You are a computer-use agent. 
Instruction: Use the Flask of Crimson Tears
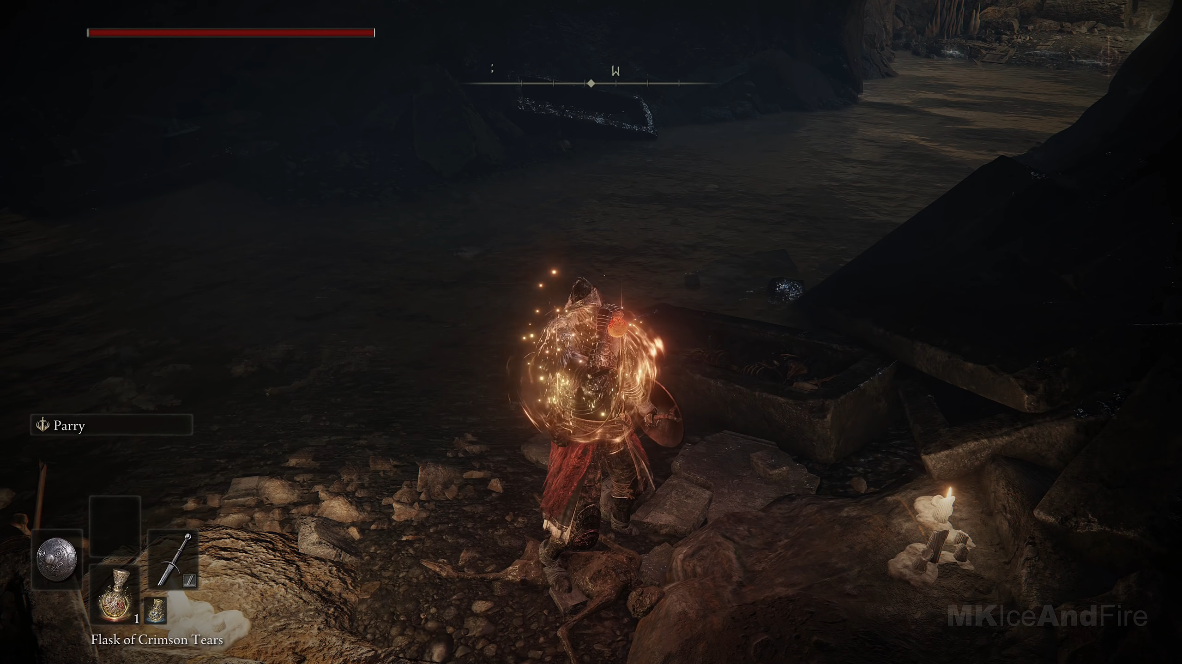coord(114,596)
